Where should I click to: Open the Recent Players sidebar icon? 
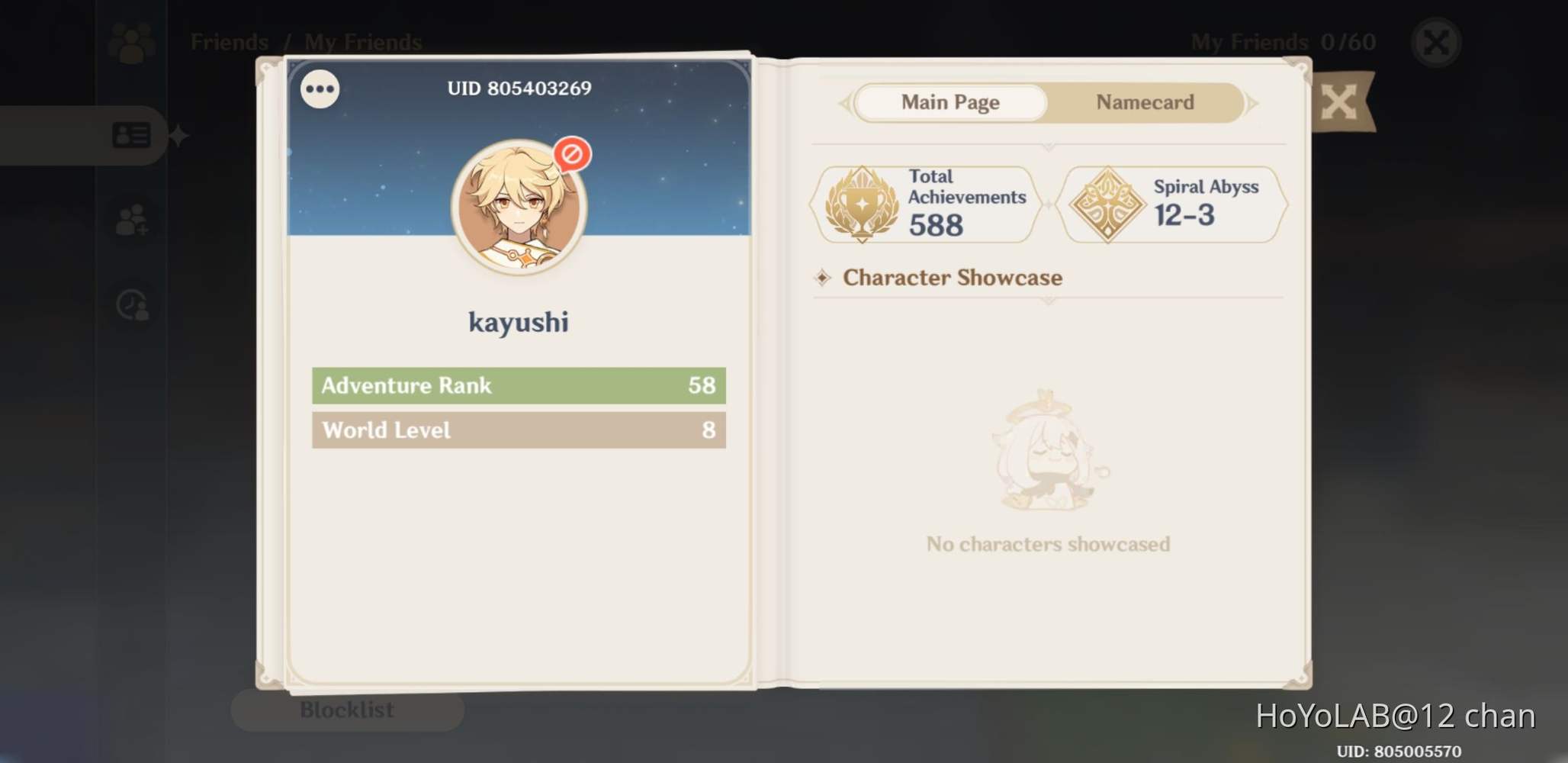point(131,305)
